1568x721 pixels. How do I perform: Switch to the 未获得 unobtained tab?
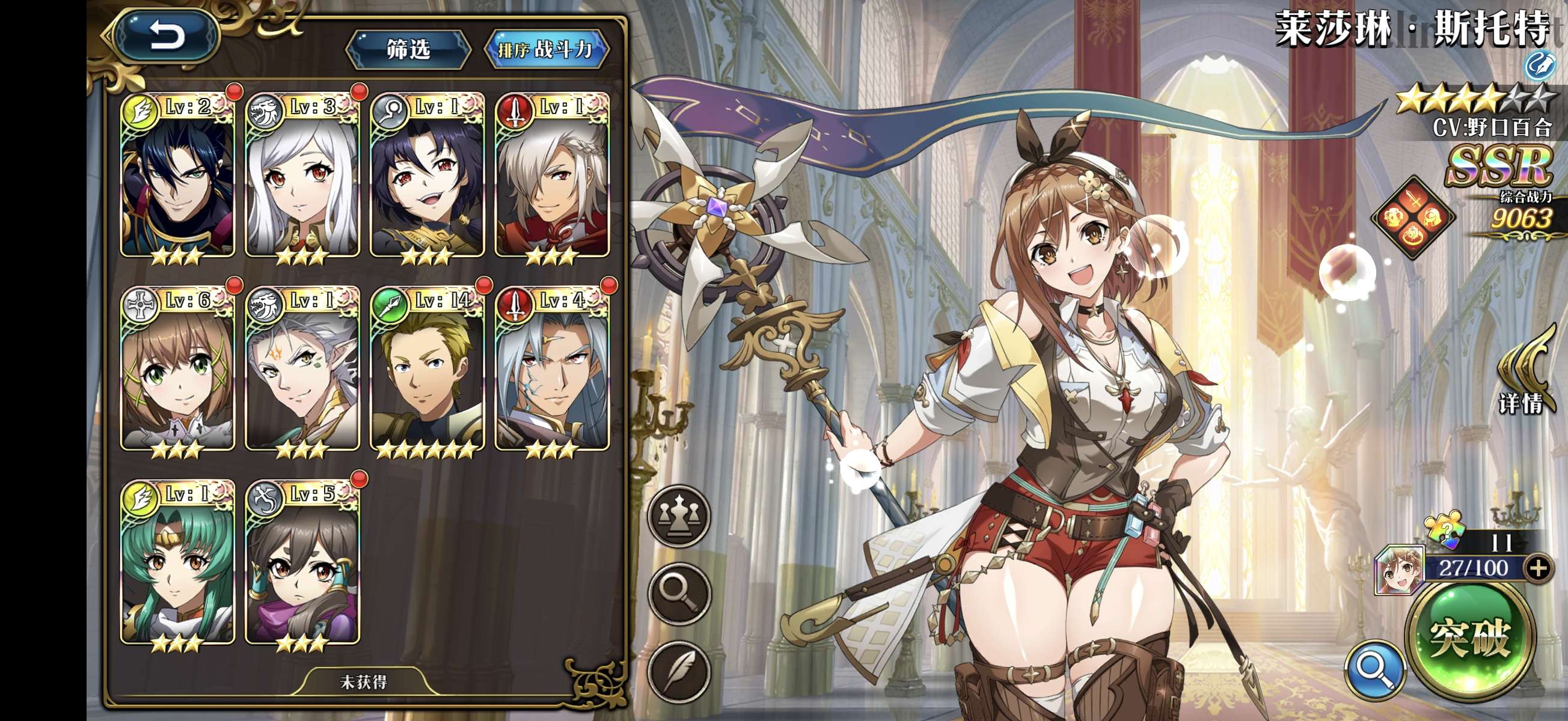363,682
